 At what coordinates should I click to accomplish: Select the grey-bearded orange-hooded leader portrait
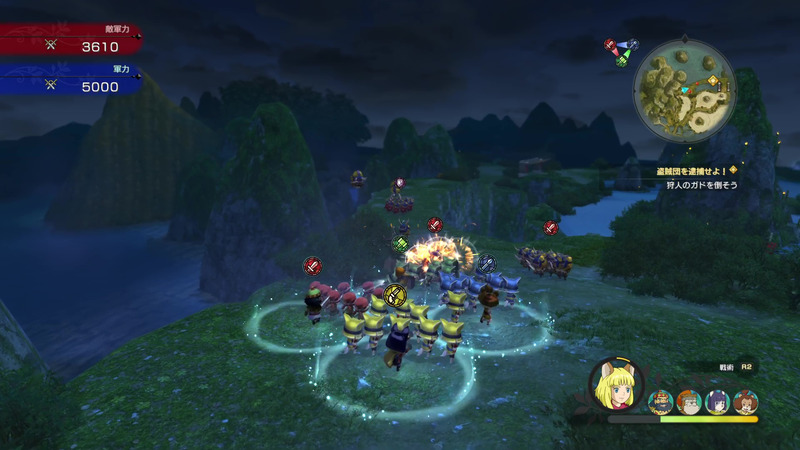pyautogui.click(x=688, y=402)
